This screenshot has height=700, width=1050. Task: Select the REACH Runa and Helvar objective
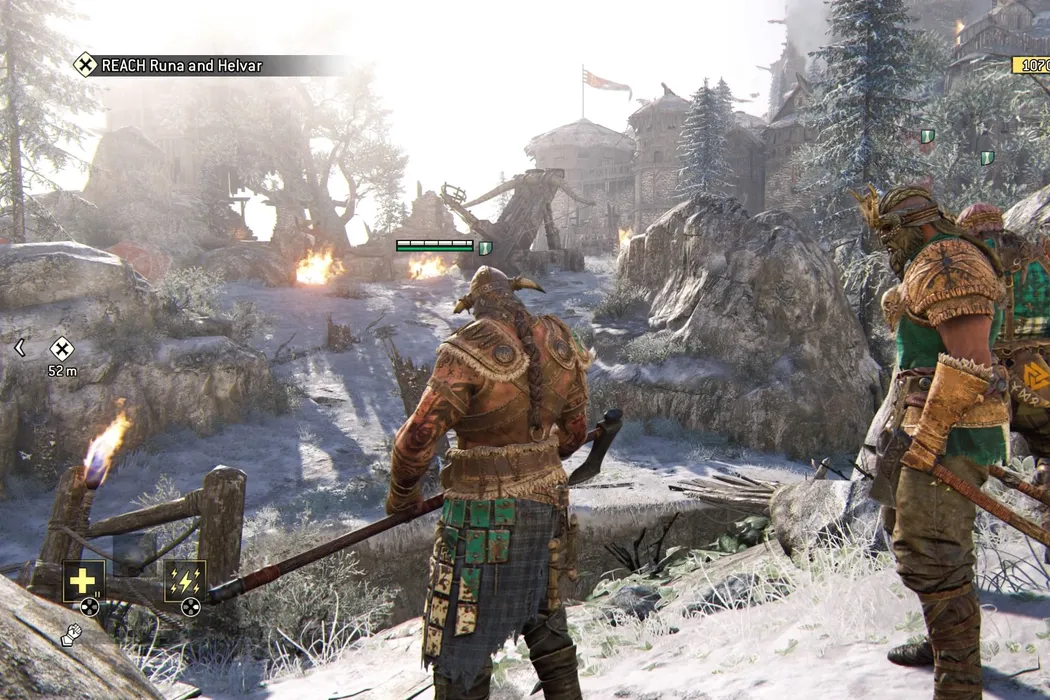168,66
